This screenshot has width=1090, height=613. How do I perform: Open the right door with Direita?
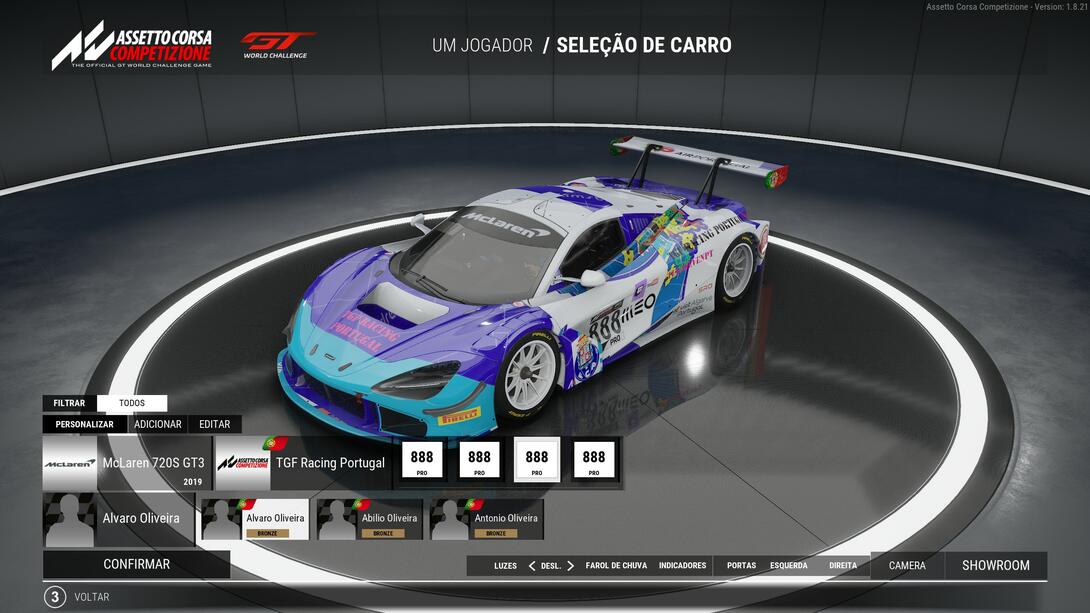tap(843, 566)
